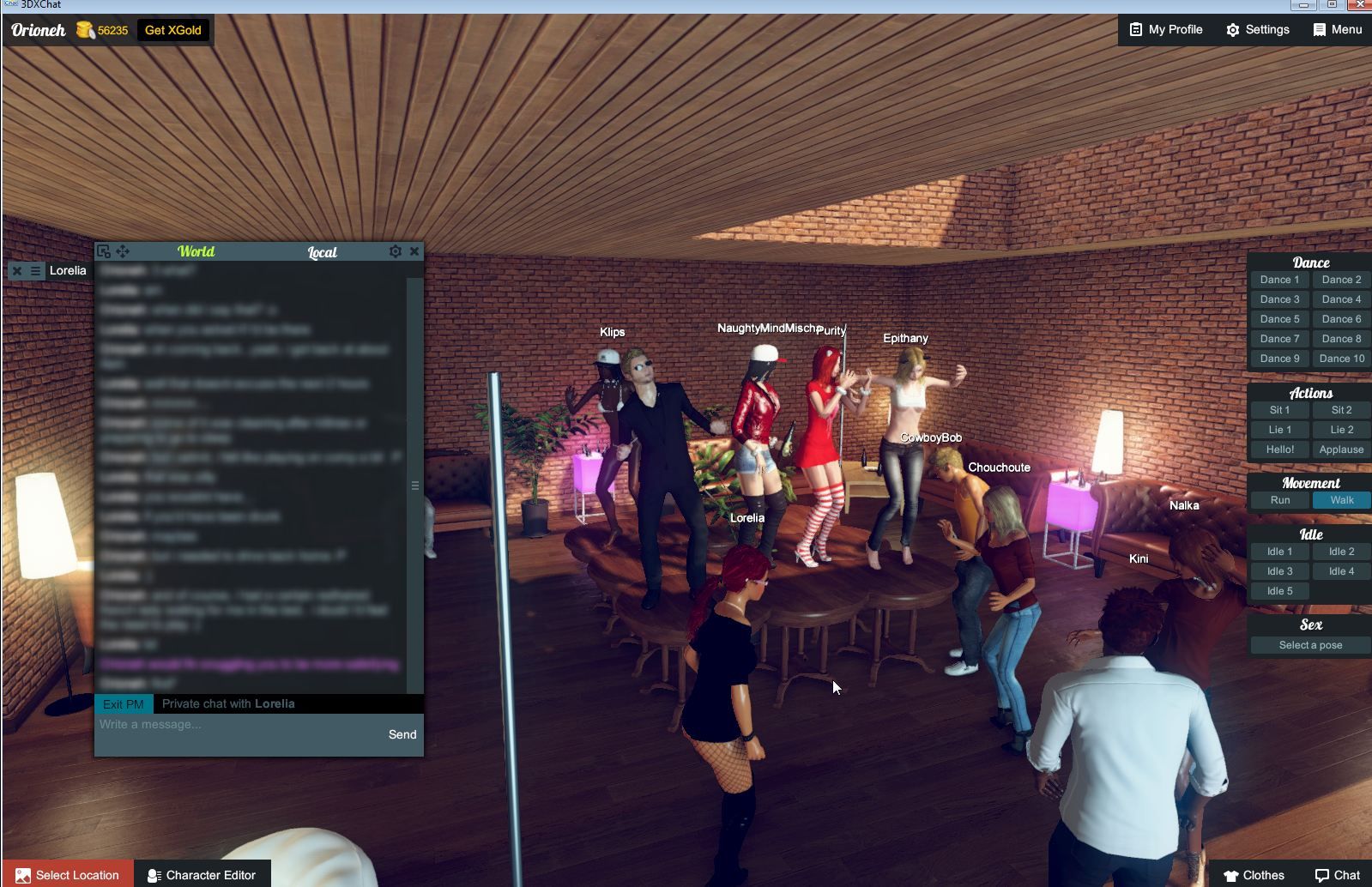Open the Lorelia conversation hamburger menu
1372x887 pixels.
click(33, 270)
